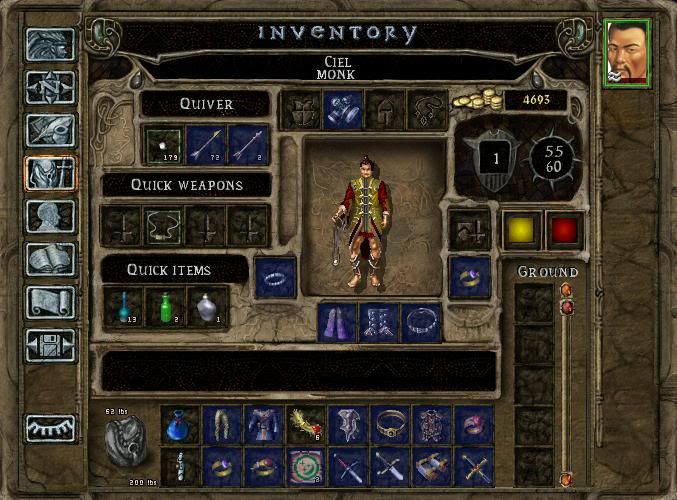Choose the green potion quick item
Viewport: 677px width, 500px height.
(x=165, y=306)
